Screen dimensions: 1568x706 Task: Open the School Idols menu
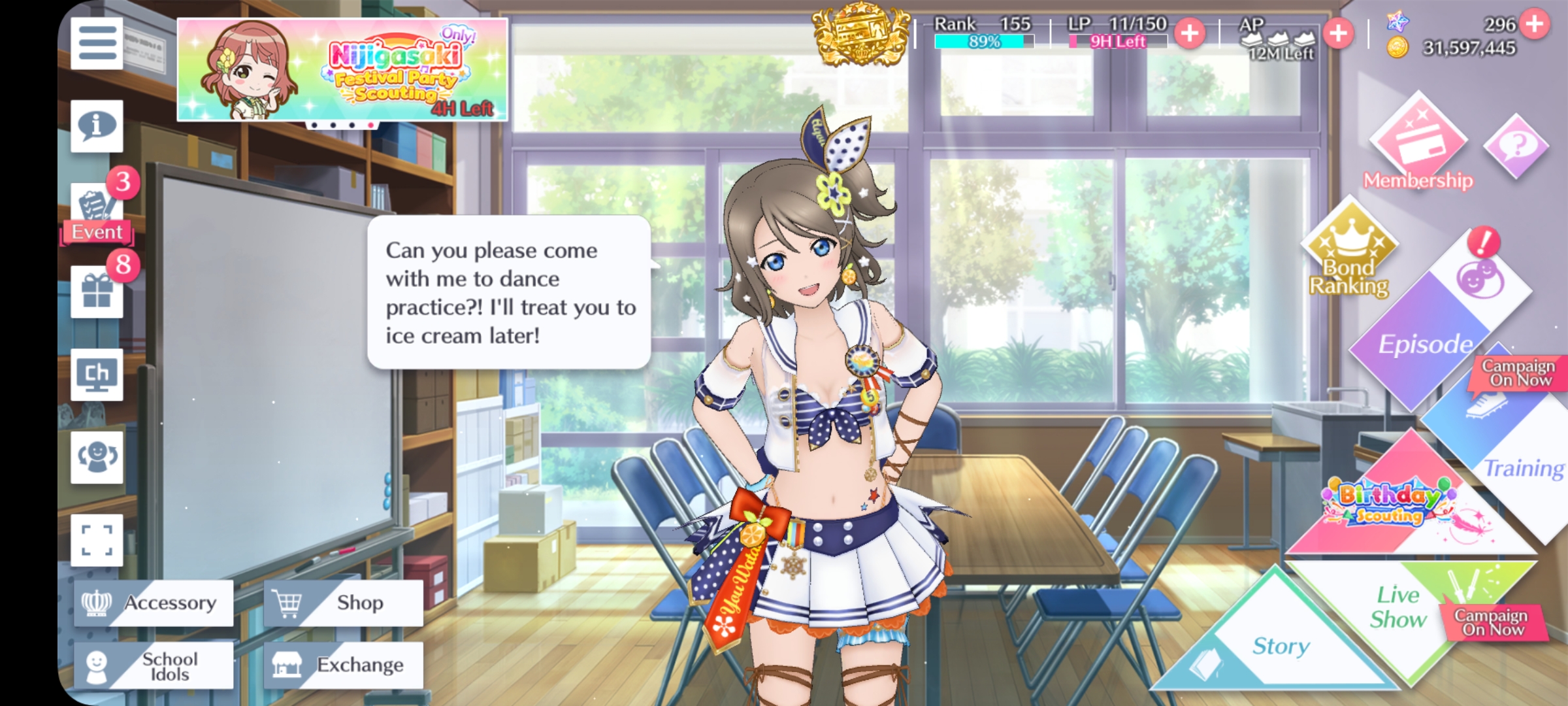(x=154, y=665)
